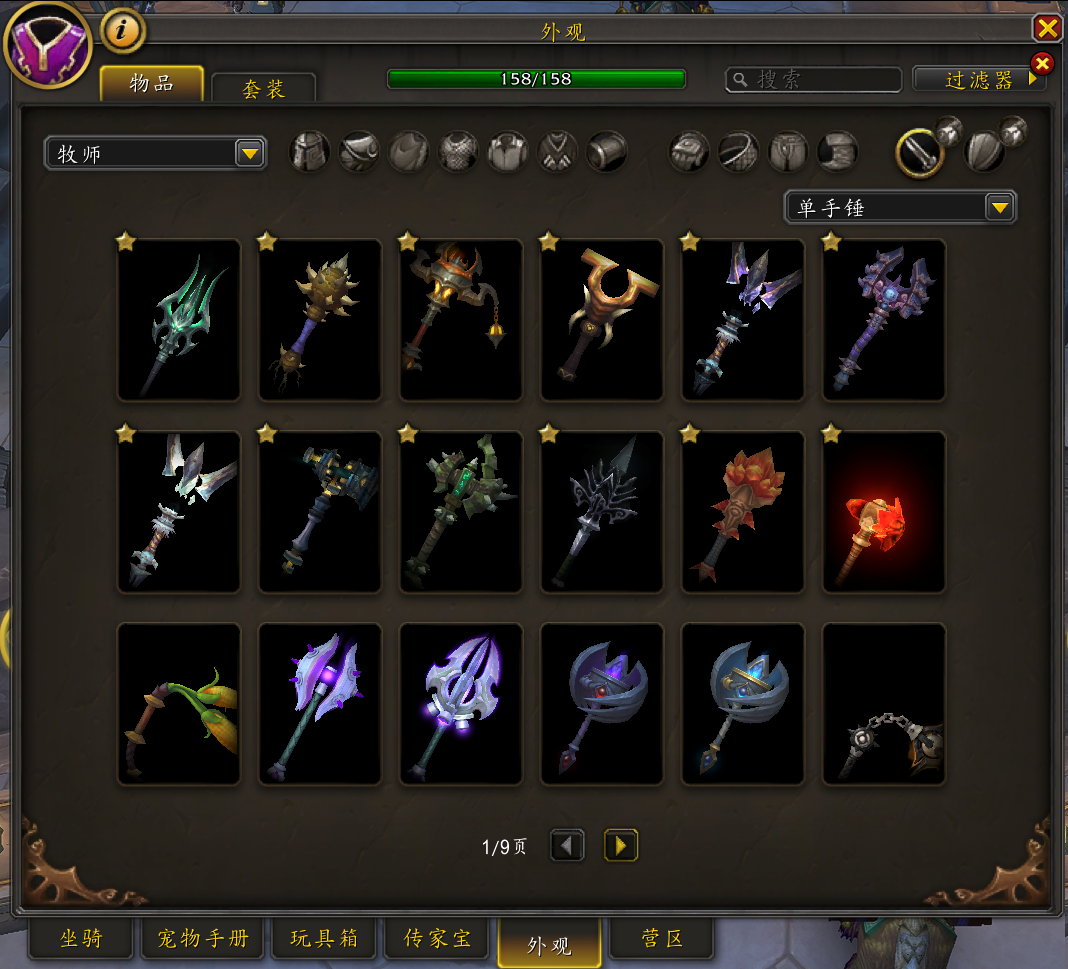The image size is (1068, 969).
Task: Switch to the 套装 sets tab
Action: [264, 88]
